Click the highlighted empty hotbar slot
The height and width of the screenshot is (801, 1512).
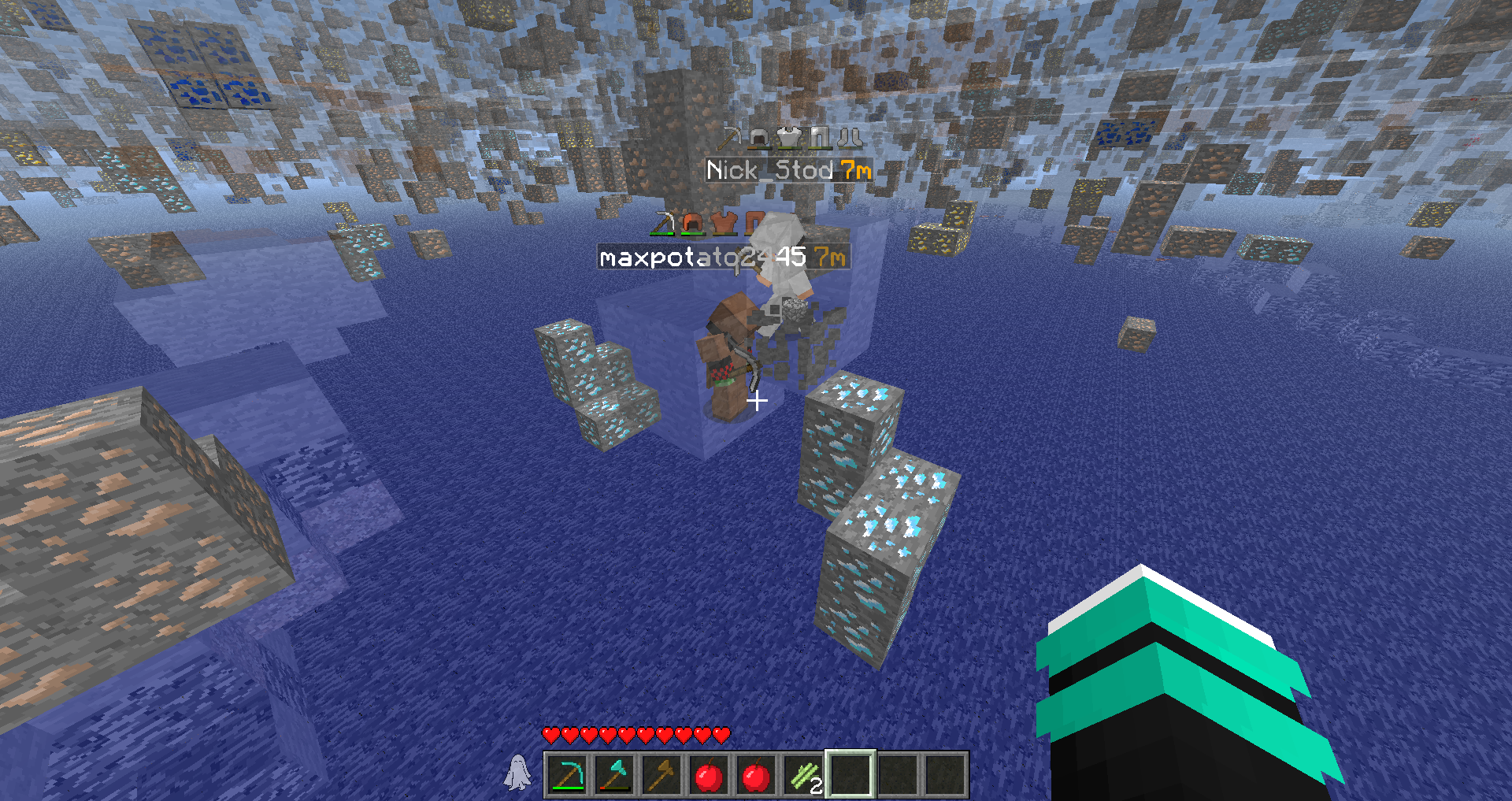pyautogui.click(x=850, y=775)
